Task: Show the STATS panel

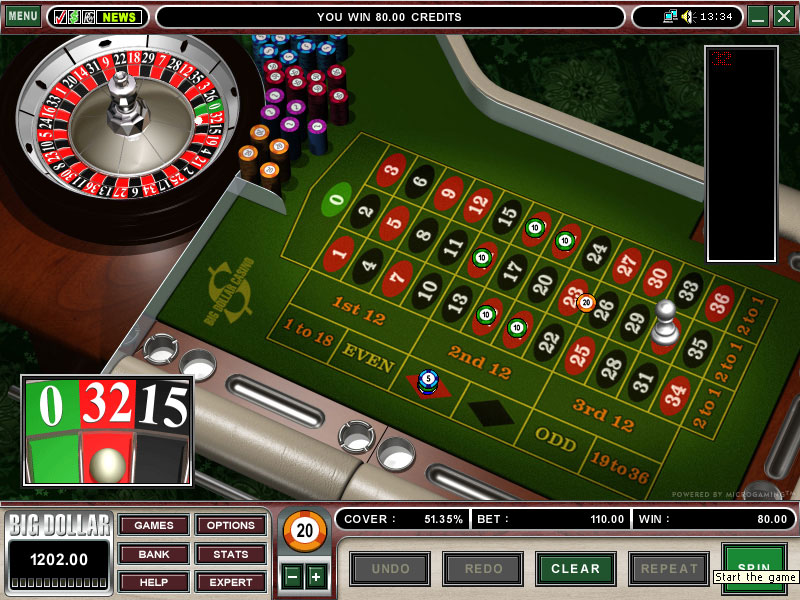Action: (231, 554)
